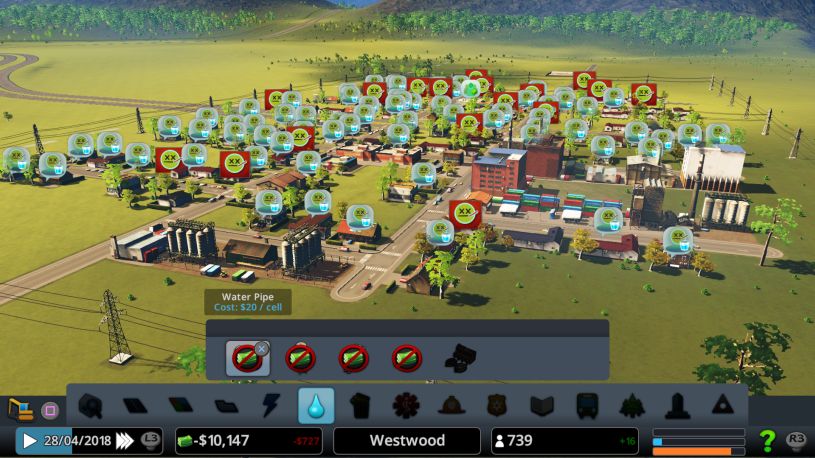Image resolution: width=815 pixels, height=458 pixels.
Task: Open the police badge category
Action: [496, 406]
